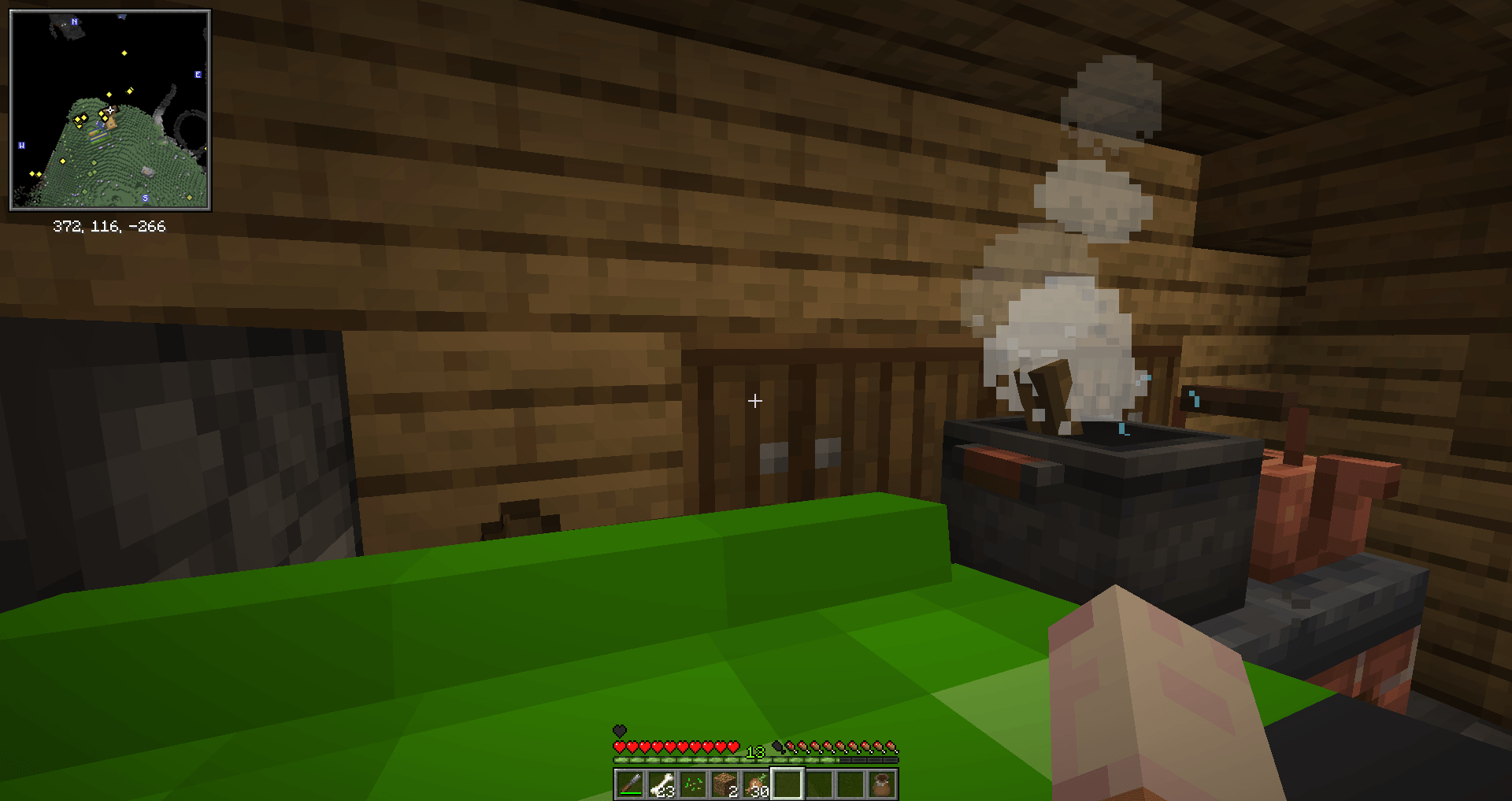Click the XP level 13 indicator
1512x801 pixels.
pos(755,751)
